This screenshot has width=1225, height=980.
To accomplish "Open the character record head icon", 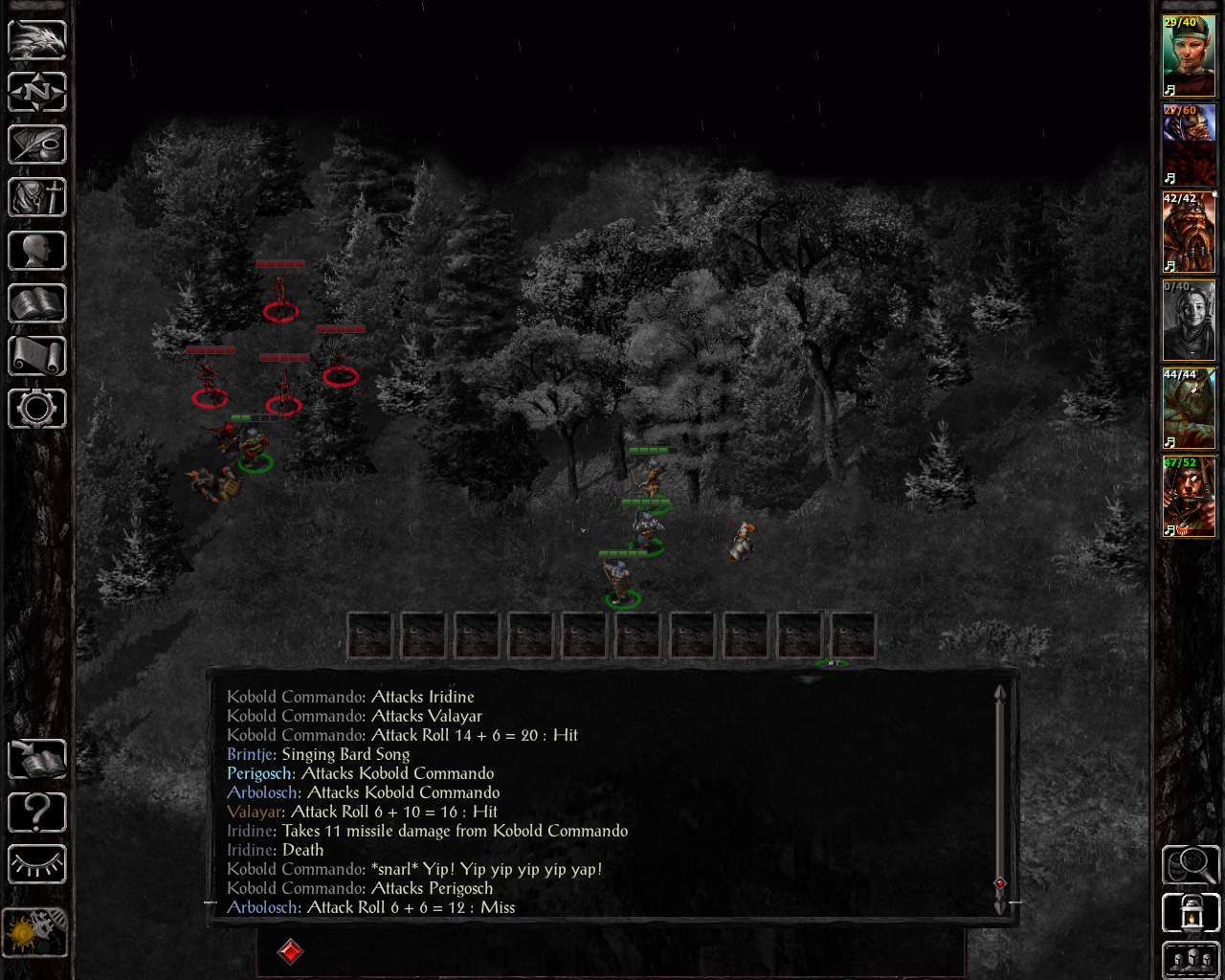I will click(37, 251).
